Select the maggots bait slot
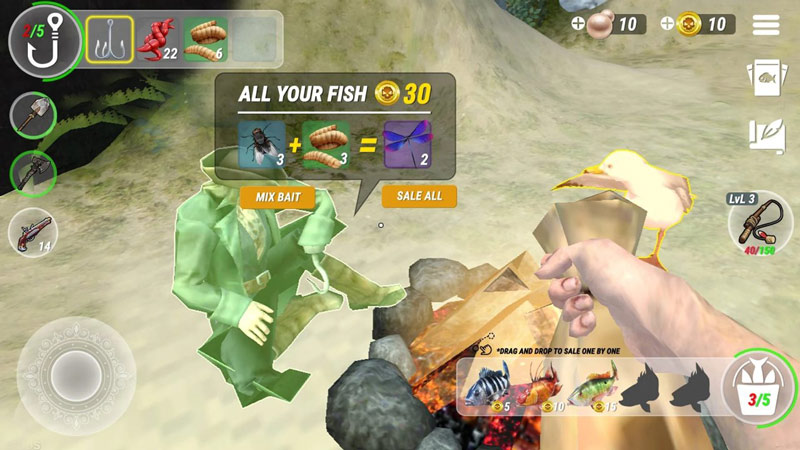The height and width of the screenshot is (450, 800). pyautogui.click(x=205, y=40)
